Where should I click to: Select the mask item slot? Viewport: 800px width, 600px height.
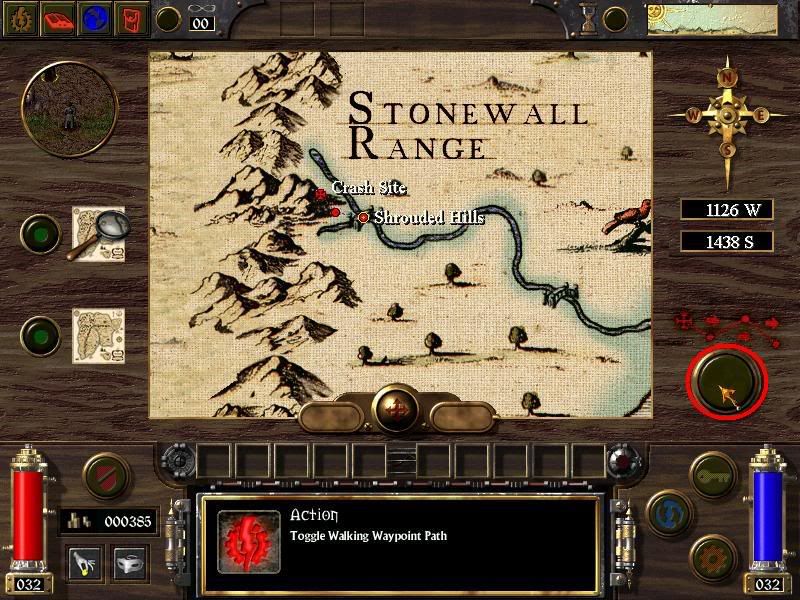click(130, 563)
